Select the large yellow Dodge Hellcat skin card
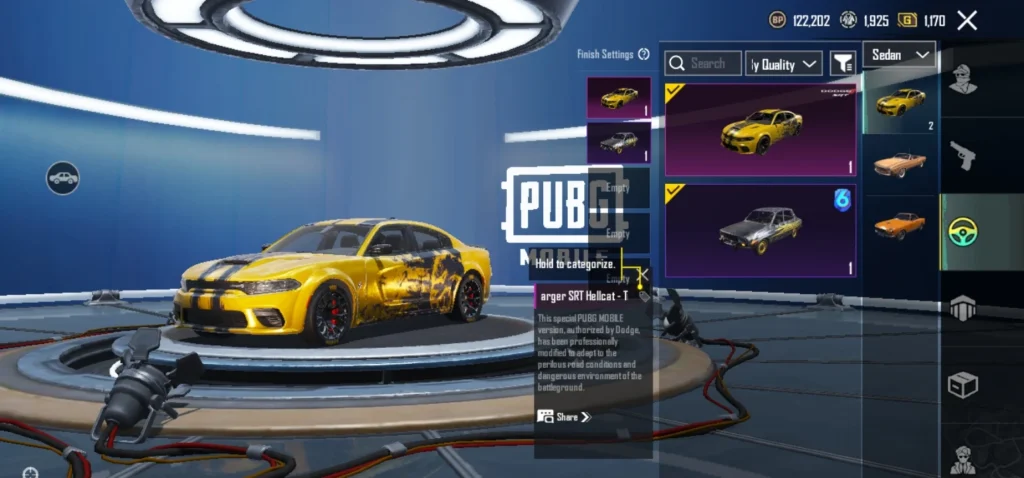 pyautogui.click(x=760, y=130)
